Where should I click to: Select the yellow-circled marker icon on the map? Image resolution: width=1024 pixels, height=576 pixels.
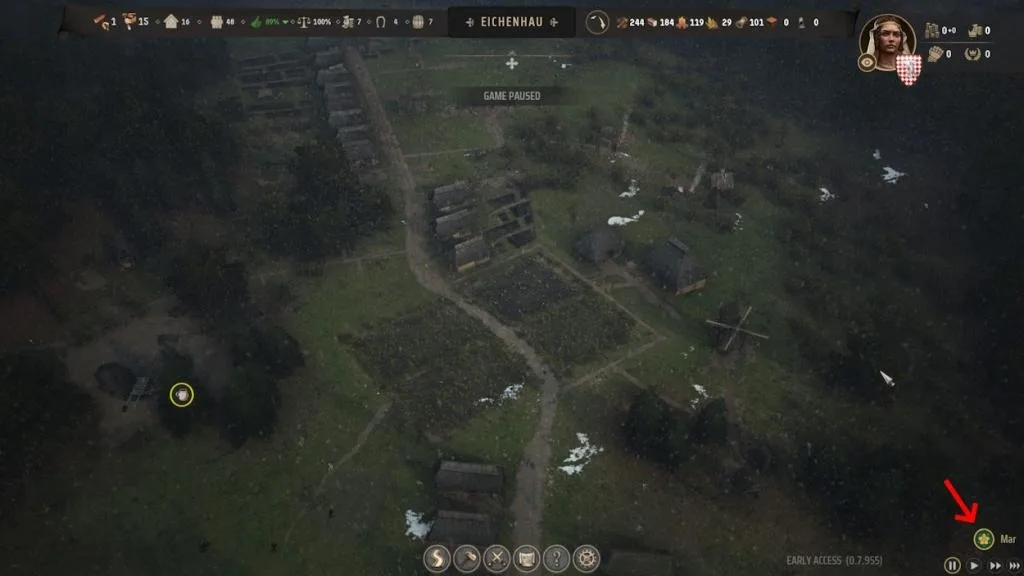[x=181, y=395]
